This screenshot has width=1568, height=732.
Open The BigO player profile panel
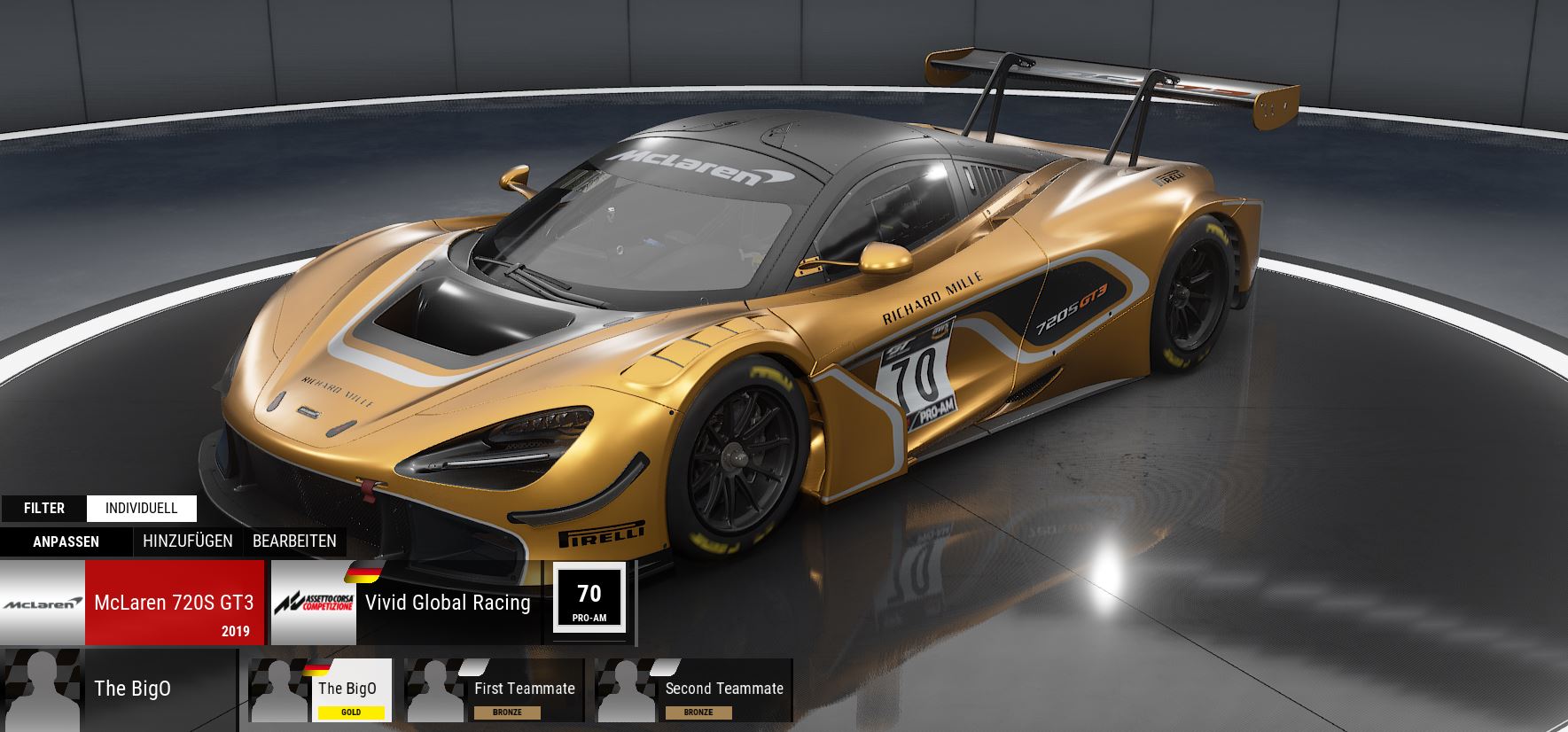[x=119, y=689]
